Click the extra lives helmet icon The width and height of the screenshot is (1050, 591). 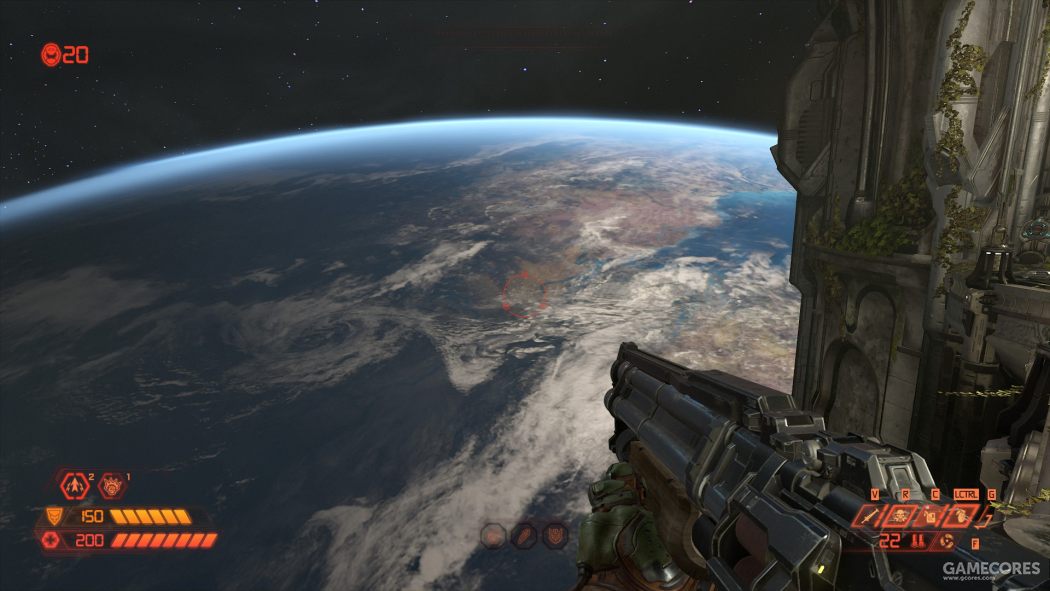50,55
